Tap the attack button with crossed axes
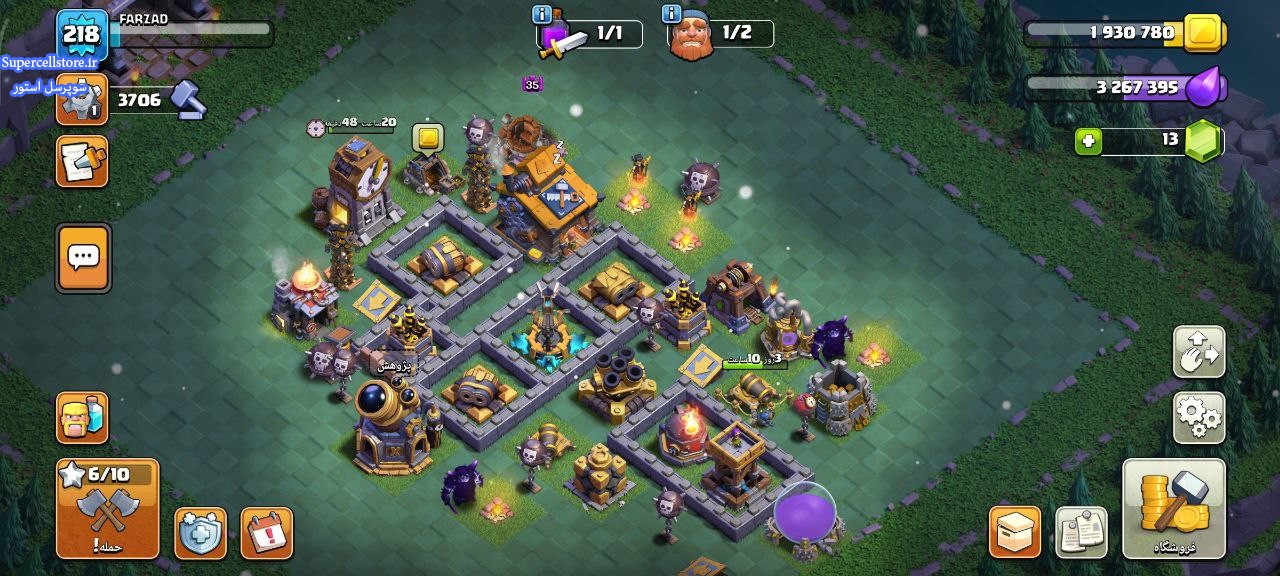The image size is (1280, 576). click(x=108, y=508)
